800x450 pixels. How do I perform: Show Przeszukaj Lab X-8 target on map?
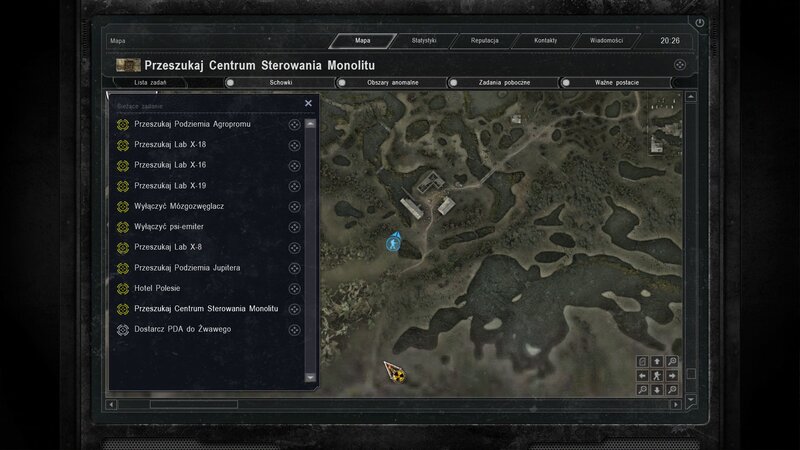[295, 247]
